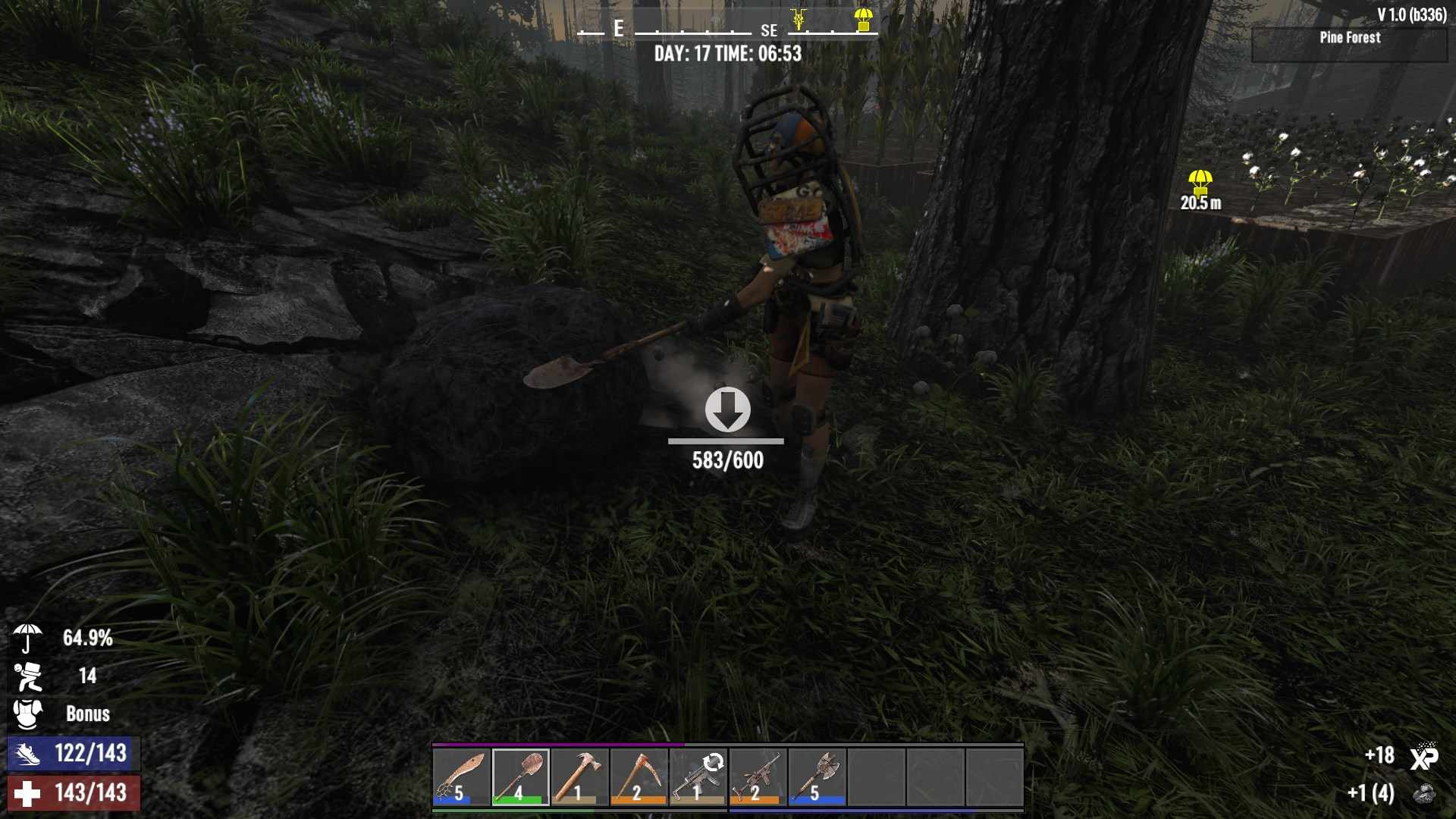
Task: Click the yellow airdrop marker showing 20.5 m
Action: 1200,183
